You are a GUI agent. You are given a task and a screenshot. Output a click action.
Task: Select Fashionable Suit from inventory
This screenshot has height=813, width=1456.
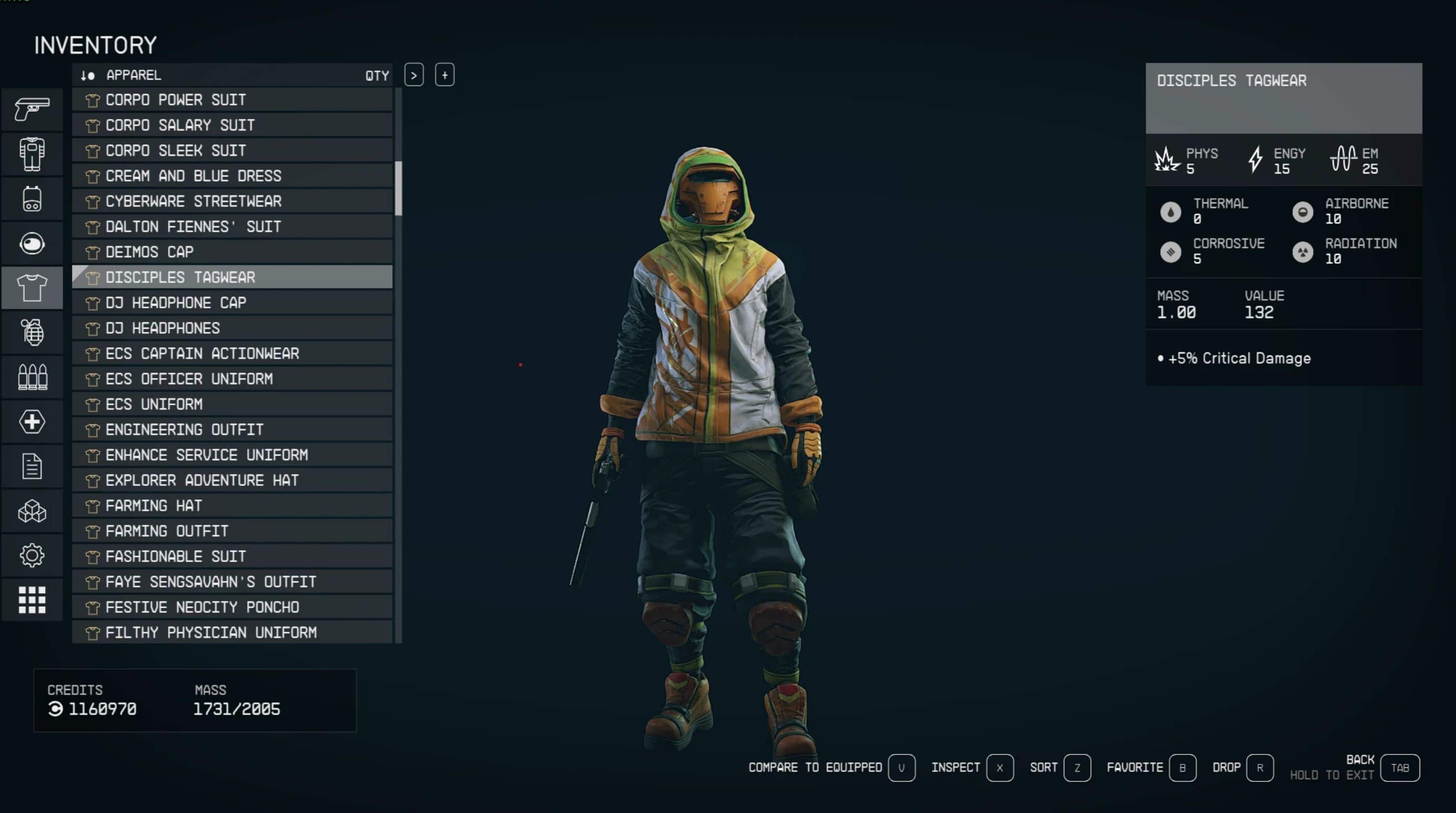232,556
